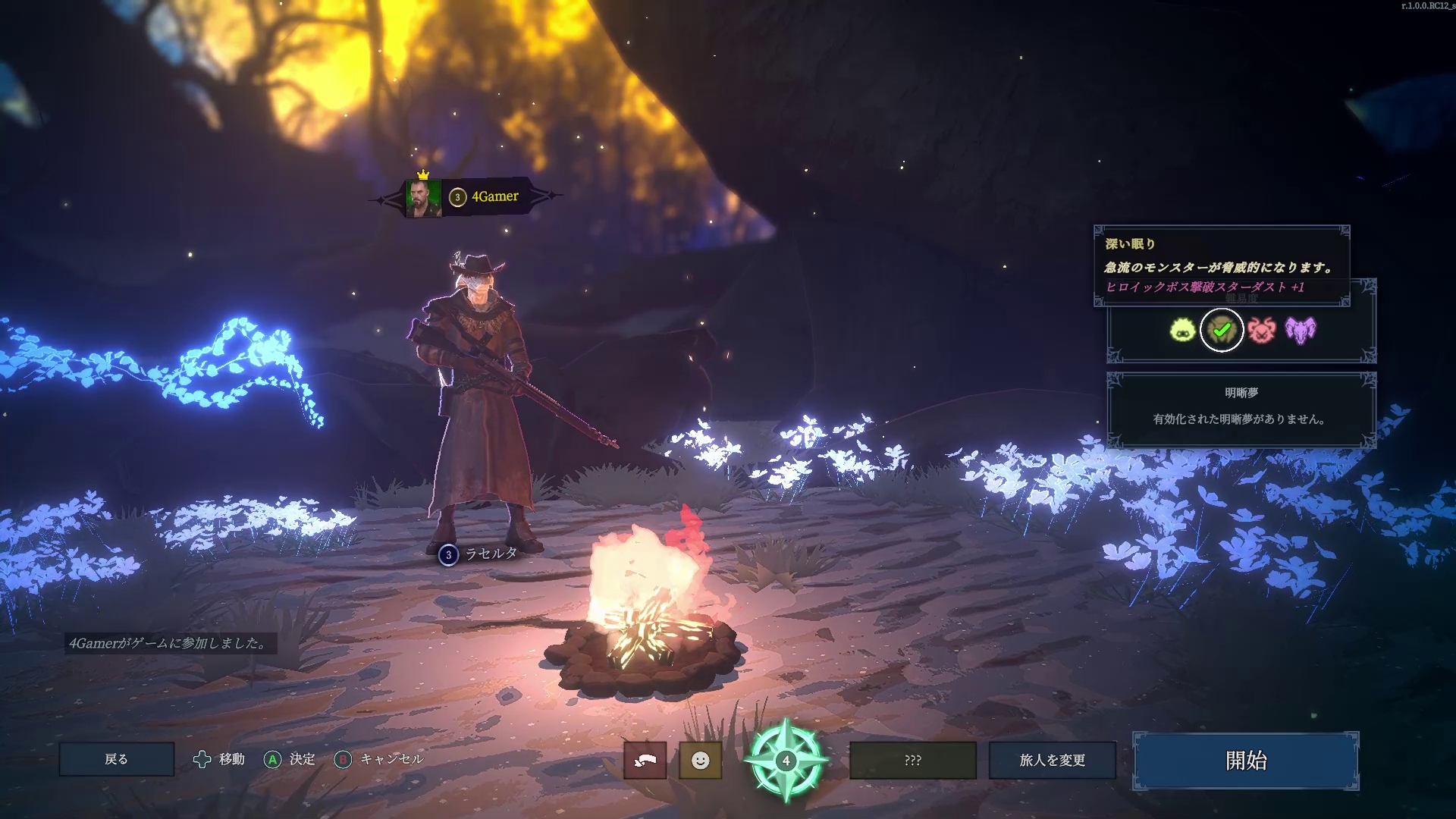Choose the purple ram skull difficulty
Screen dimensions: 1456x819
coord(1301,330)
